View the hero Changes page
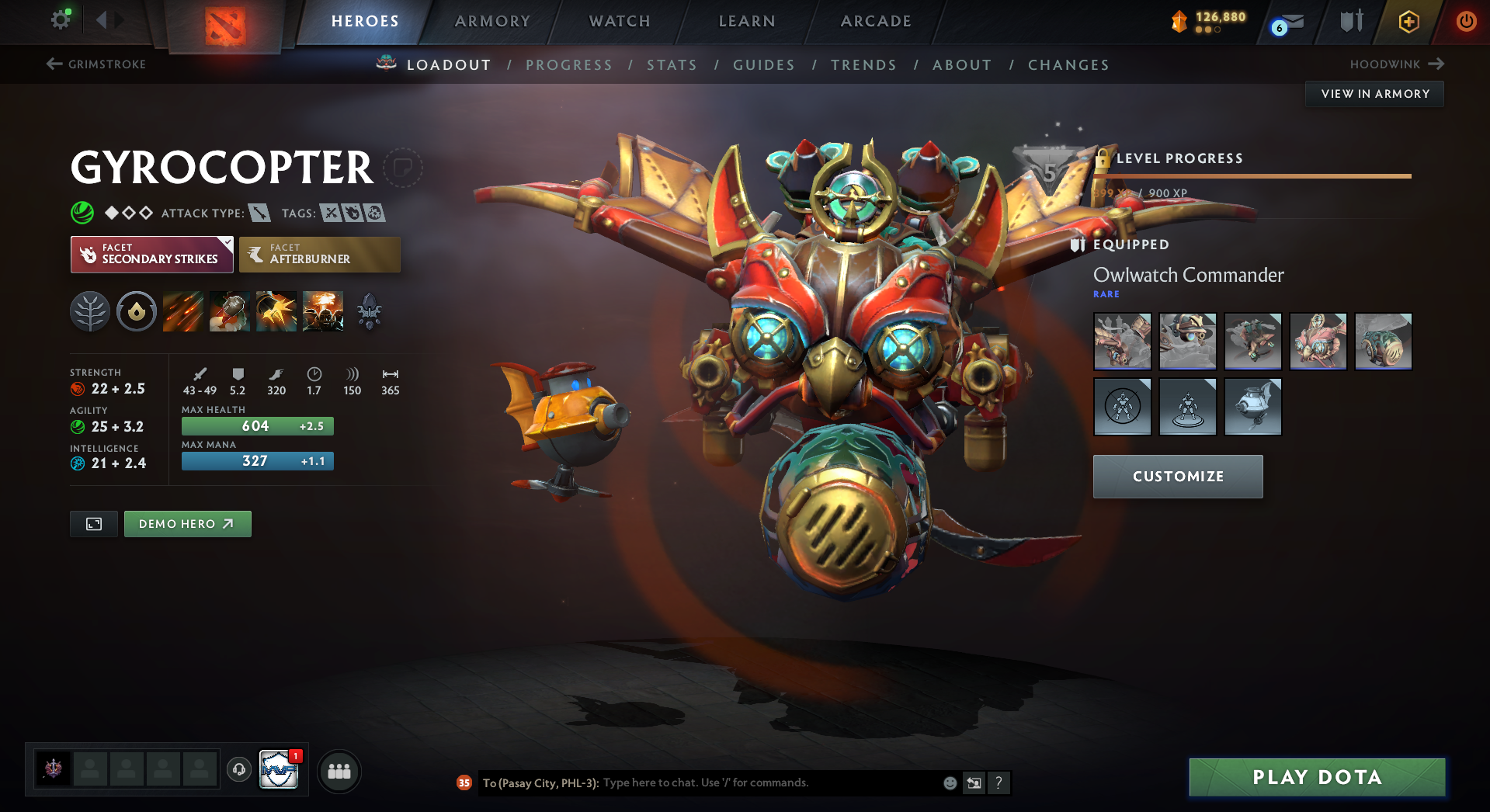 1068,65
